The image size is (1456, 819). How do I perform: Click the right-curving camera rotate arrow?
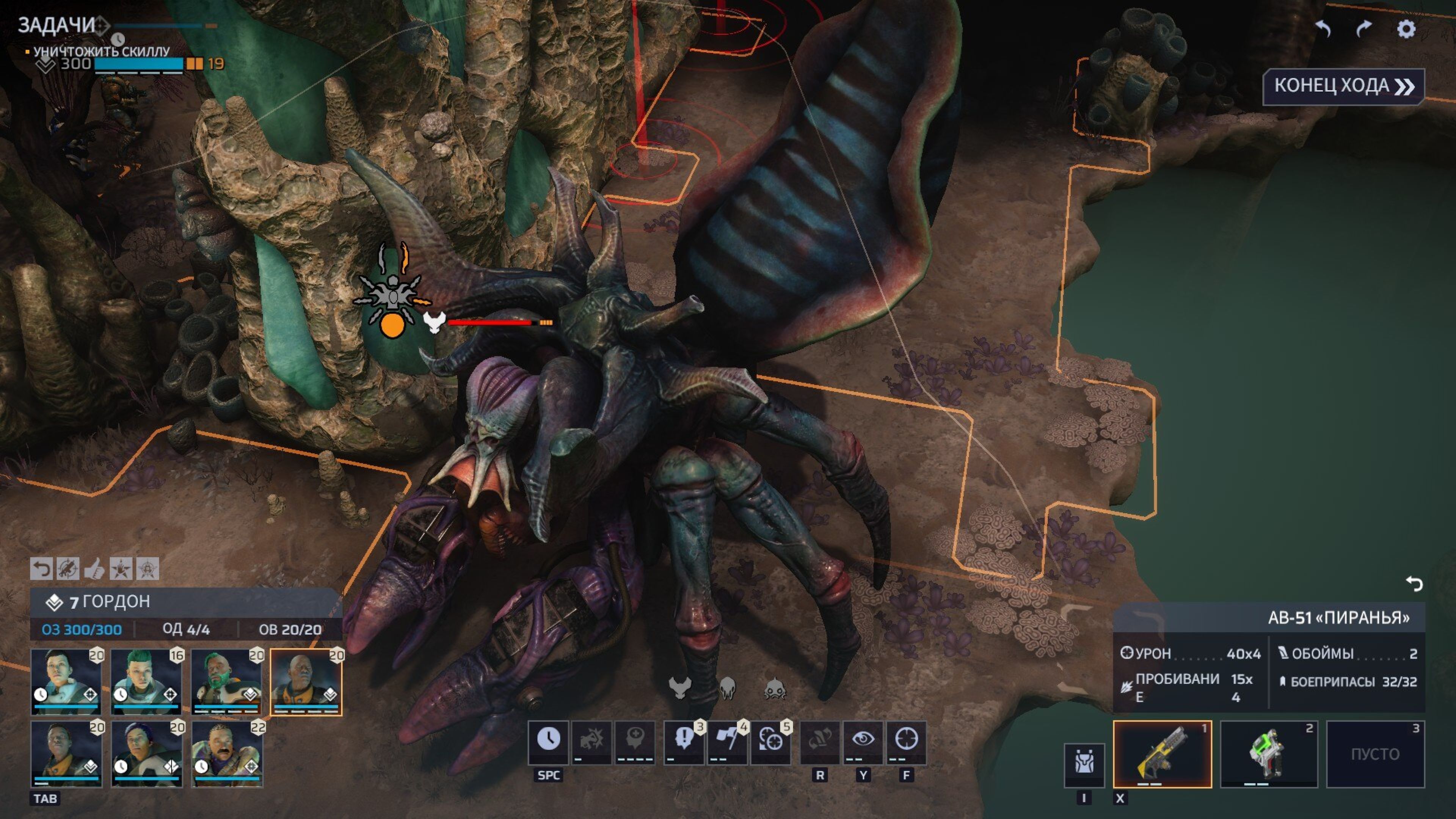[x=1364, y=29]
